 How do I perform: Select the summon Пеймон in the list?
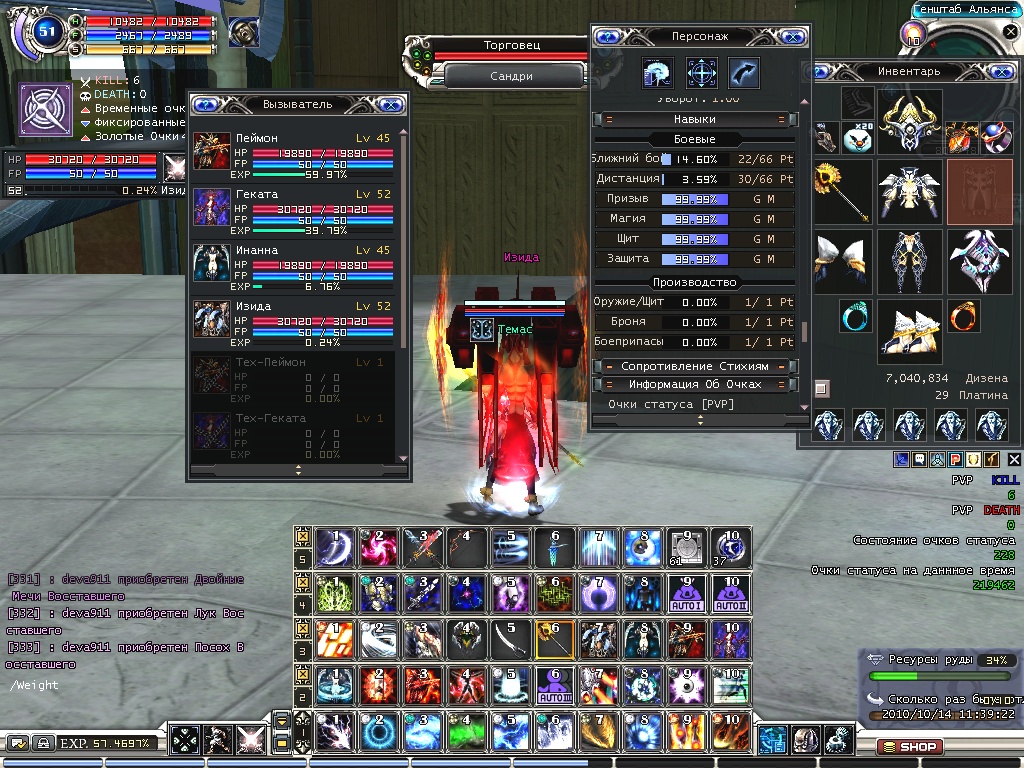[x=212, y=153]
